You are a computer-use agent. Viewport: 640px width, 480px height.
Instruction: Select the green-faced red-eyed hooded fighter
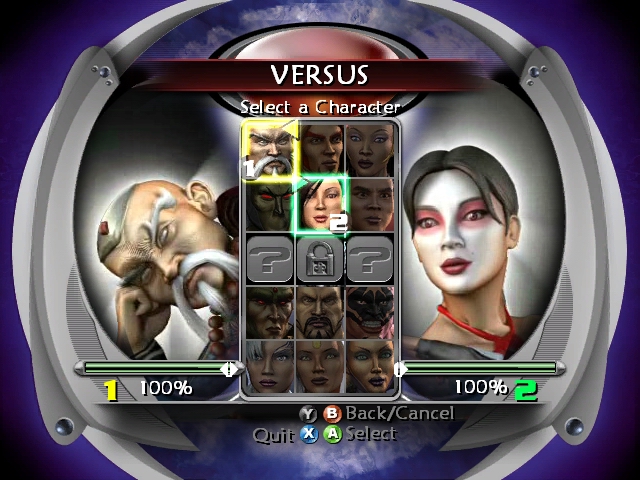tap(269, 204)
